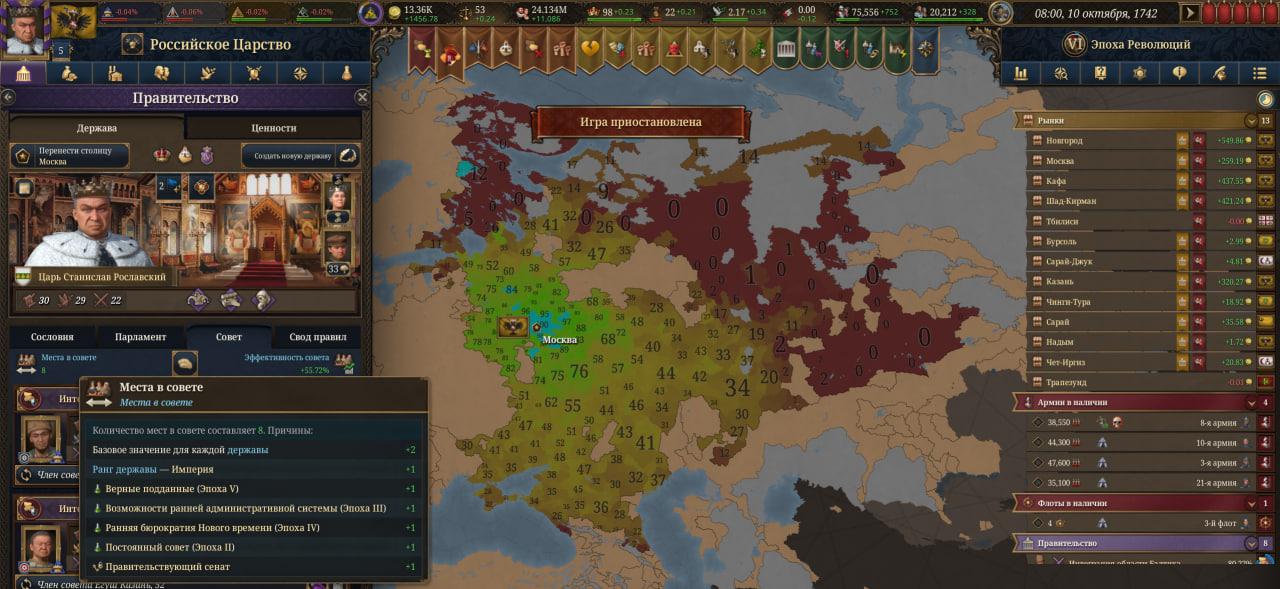Switch to the Ценности tab
The image size is (1280, 589).
[x=273, y=128]
